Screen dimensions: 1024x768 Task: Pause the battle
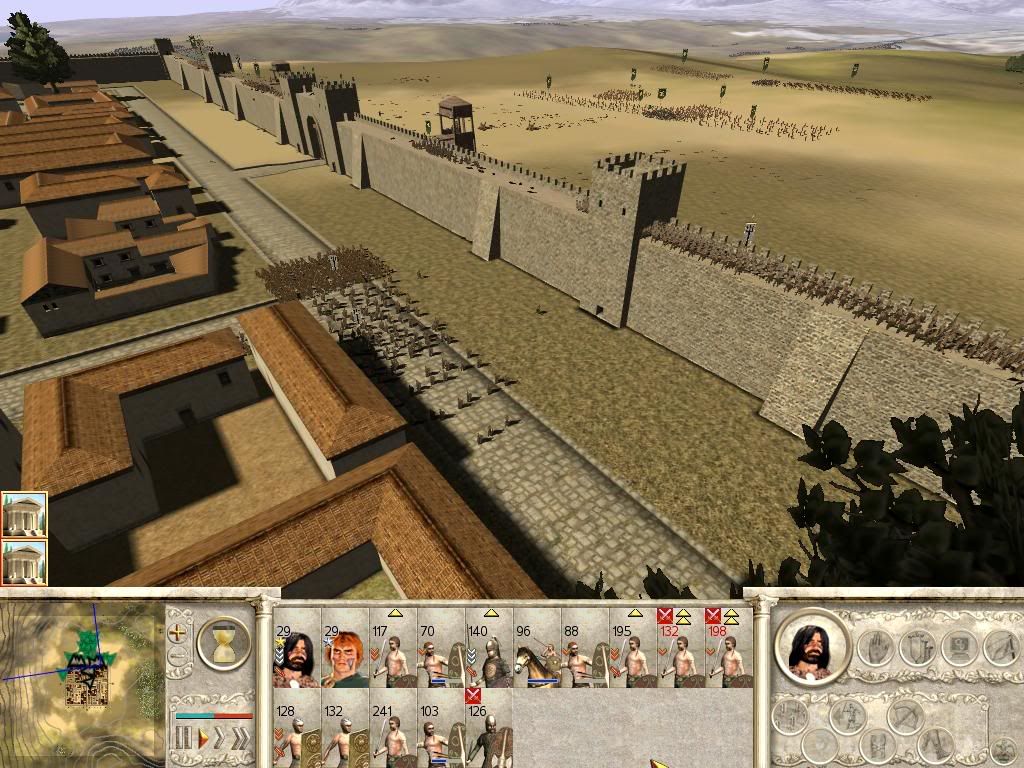tap(183, 739)
